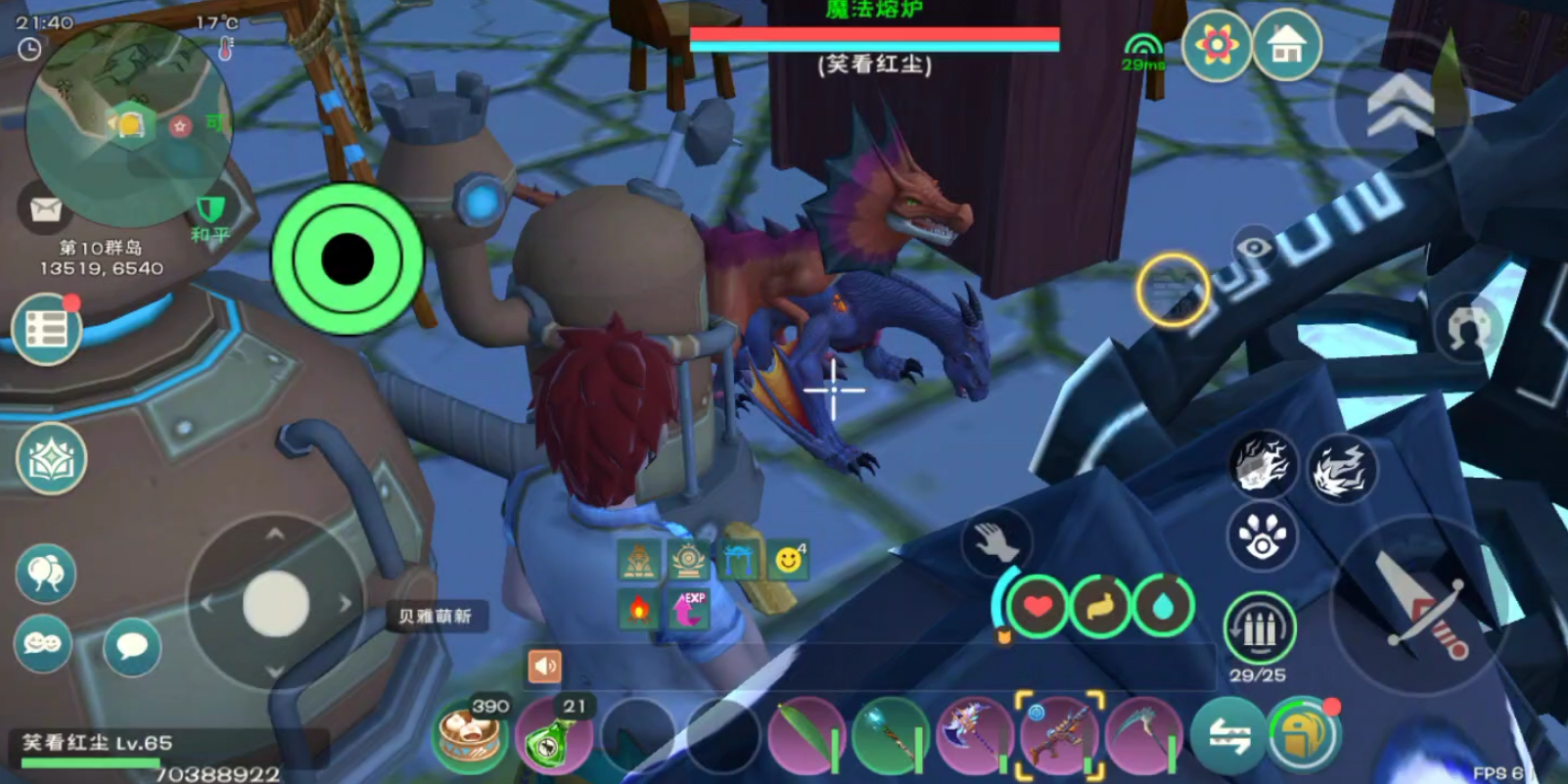Tap the hotbar swap arrows button

pos(1228,737)
